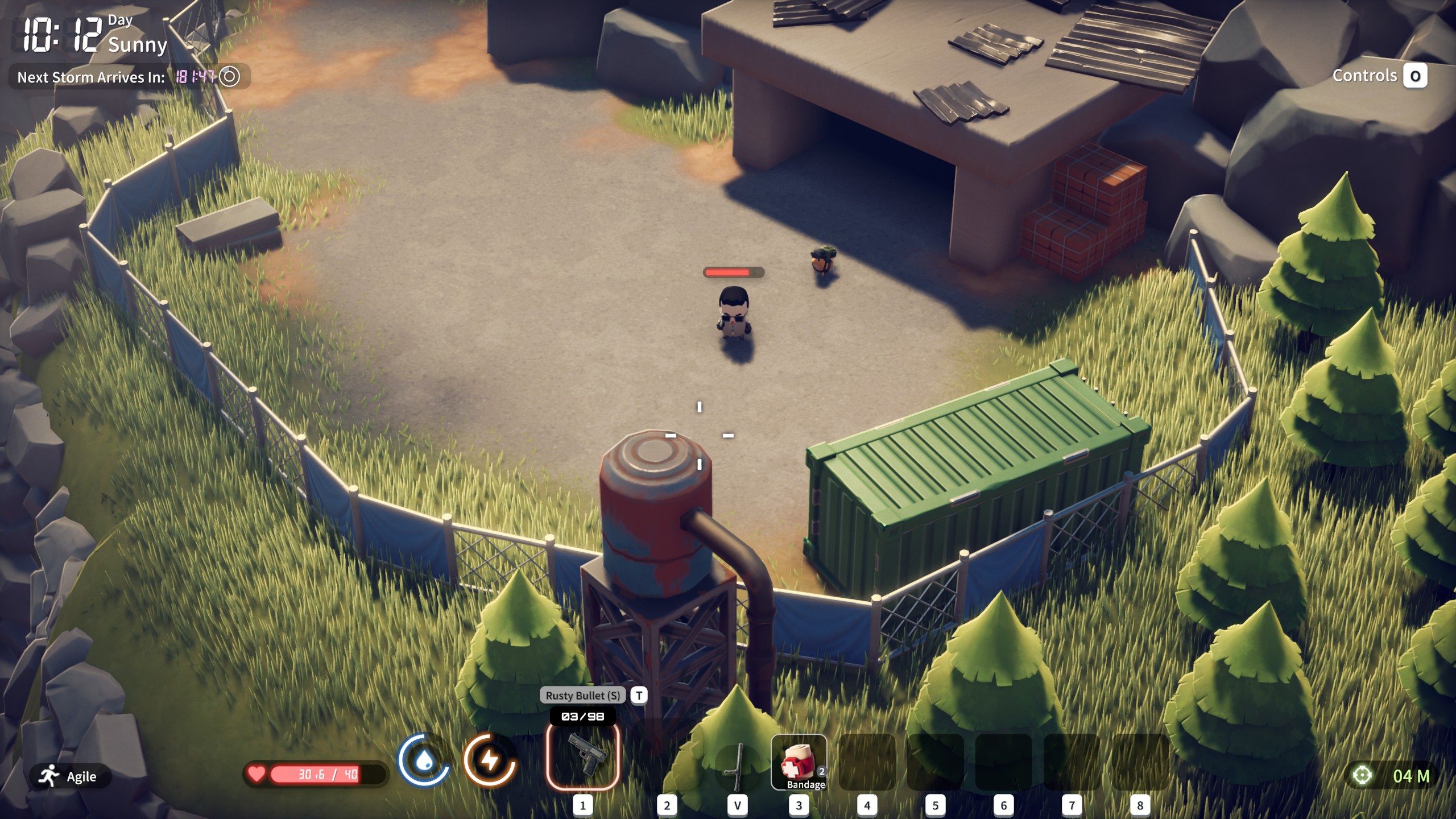The height and width of the screenshot is (819, 1456).
Task: Check the water droplet thirst gauge
Action: (x=424, y=760)
